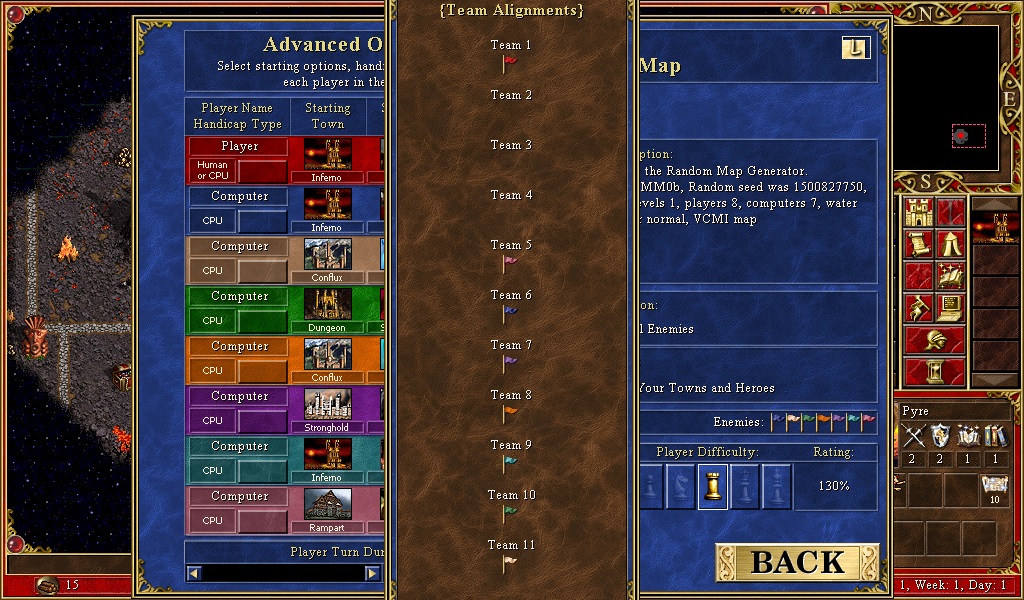Click the right arrow of turn duration slider

(x=372, y=573)
